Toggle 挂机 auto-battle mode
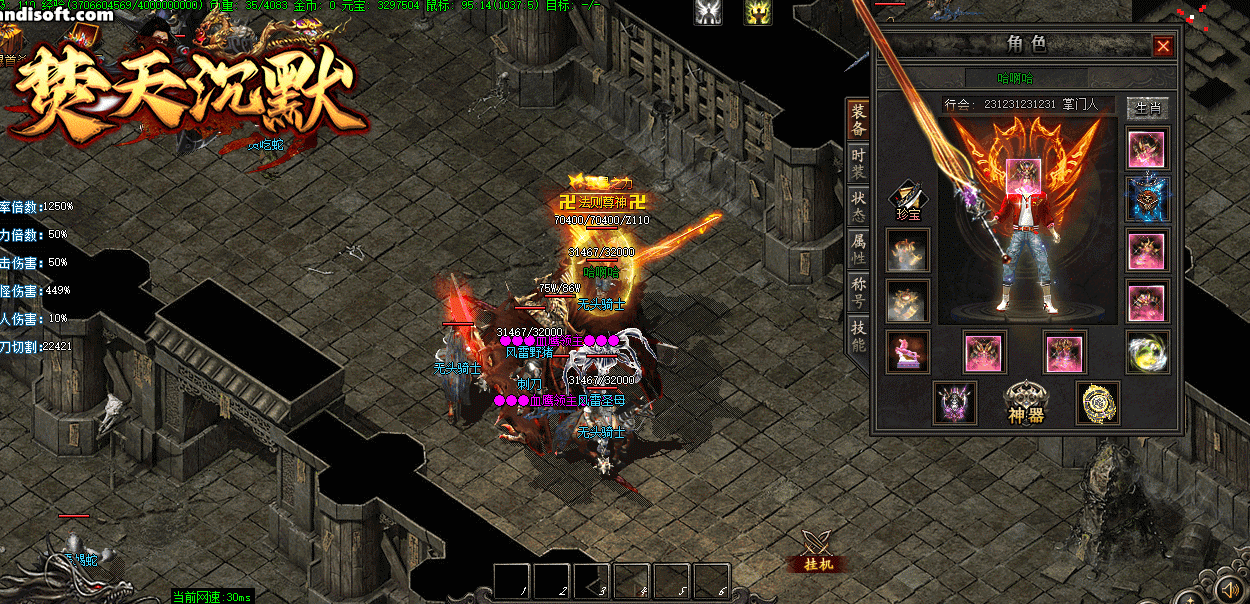Viewport: 1250px width, 604px height. [x=819, y=552]
